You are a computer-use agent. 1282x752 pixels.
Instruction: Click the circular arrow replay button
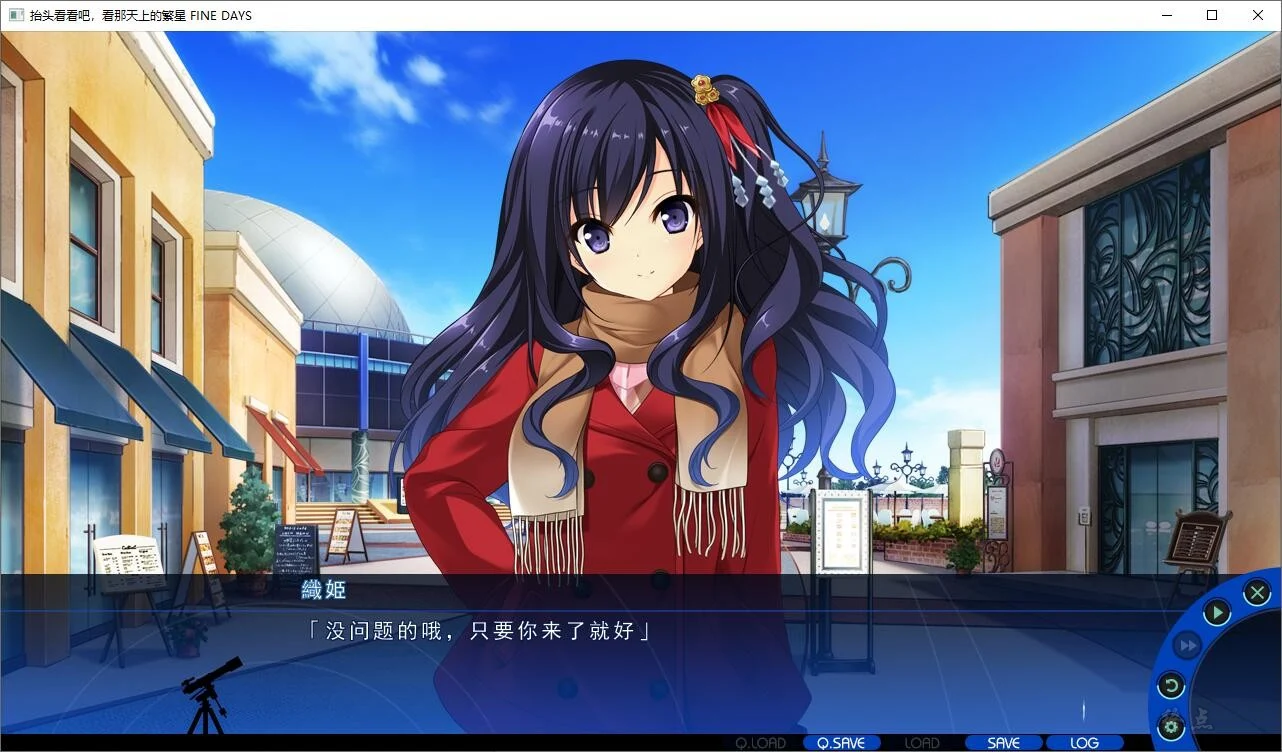coord(1171,686)
